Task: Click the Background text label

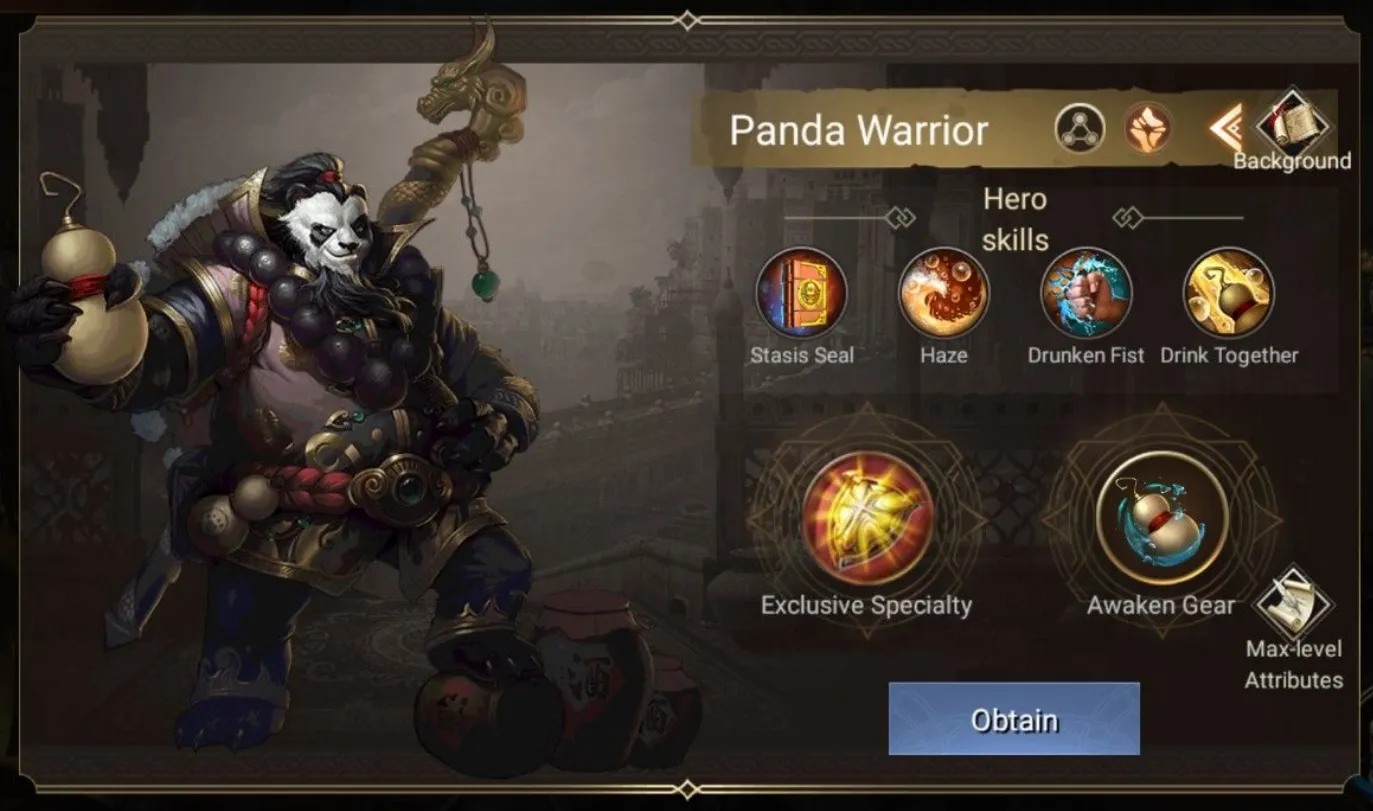Action: click(x=1295, y=160)
